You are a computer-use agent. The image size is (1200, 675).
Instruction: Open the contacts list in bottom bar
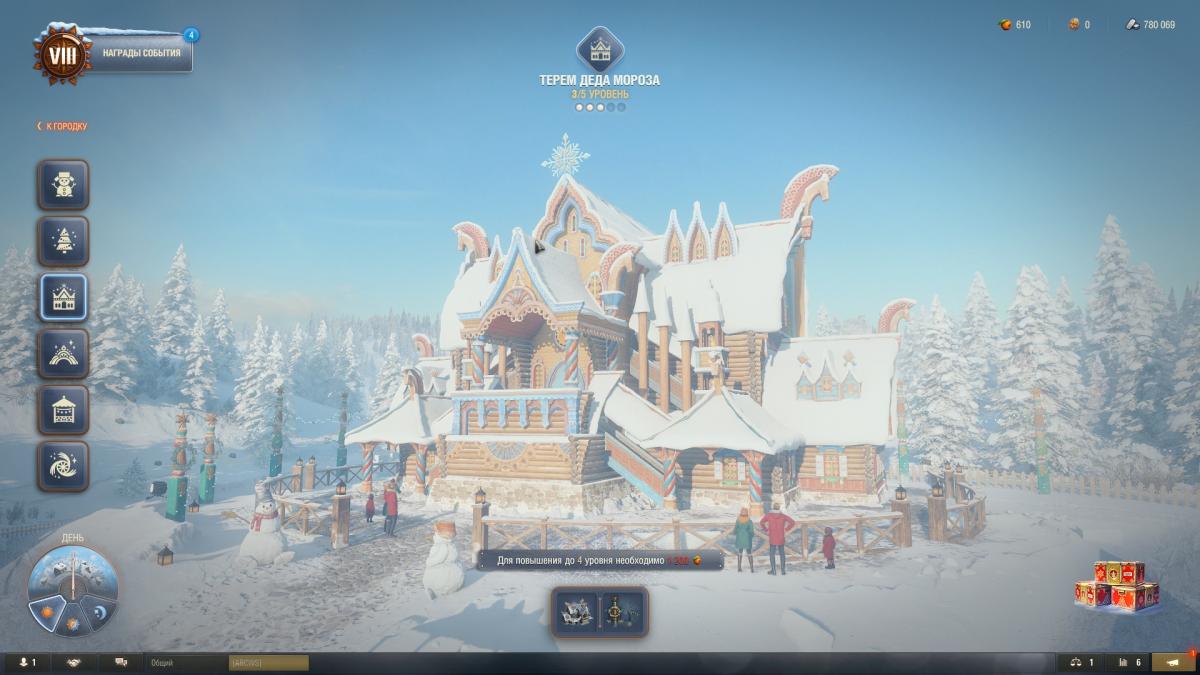[x=27, y=662]
